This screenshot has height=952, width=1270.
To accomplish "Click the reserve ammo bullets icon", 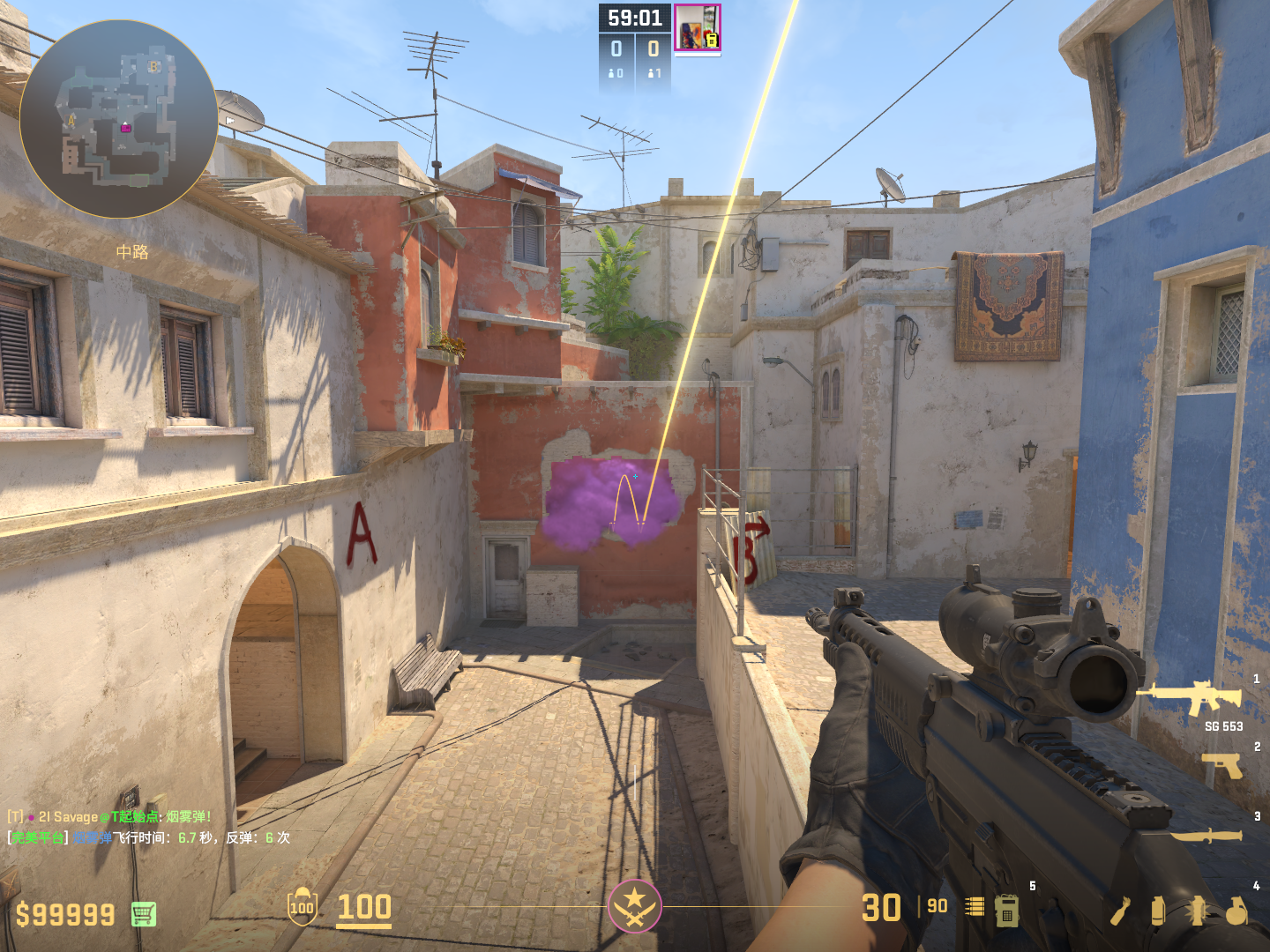I will tap(975, 906).
